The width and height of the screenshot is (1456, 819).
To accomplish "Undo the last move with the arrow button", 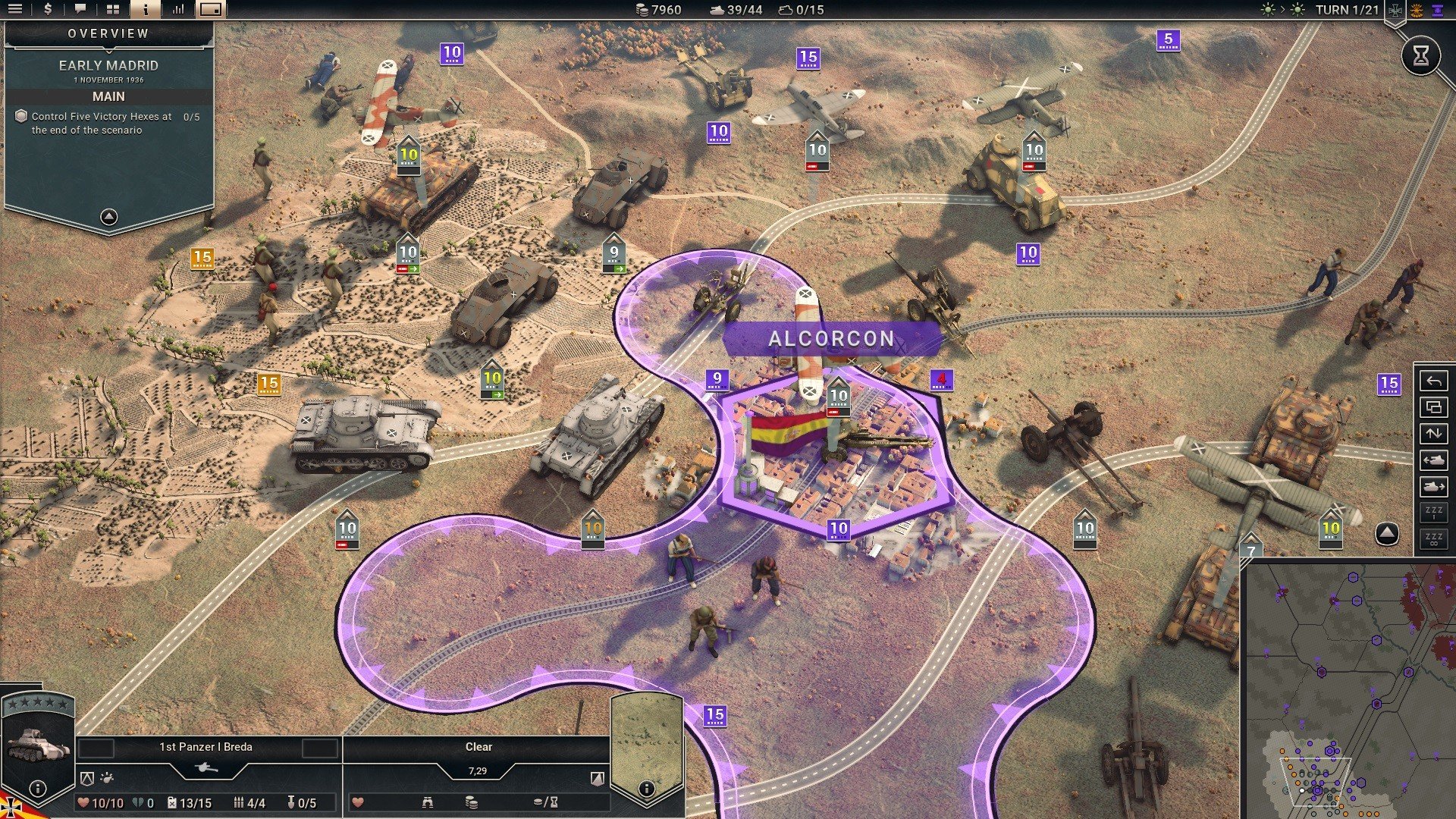I will pyautogui.click(x=1433, y=381).
